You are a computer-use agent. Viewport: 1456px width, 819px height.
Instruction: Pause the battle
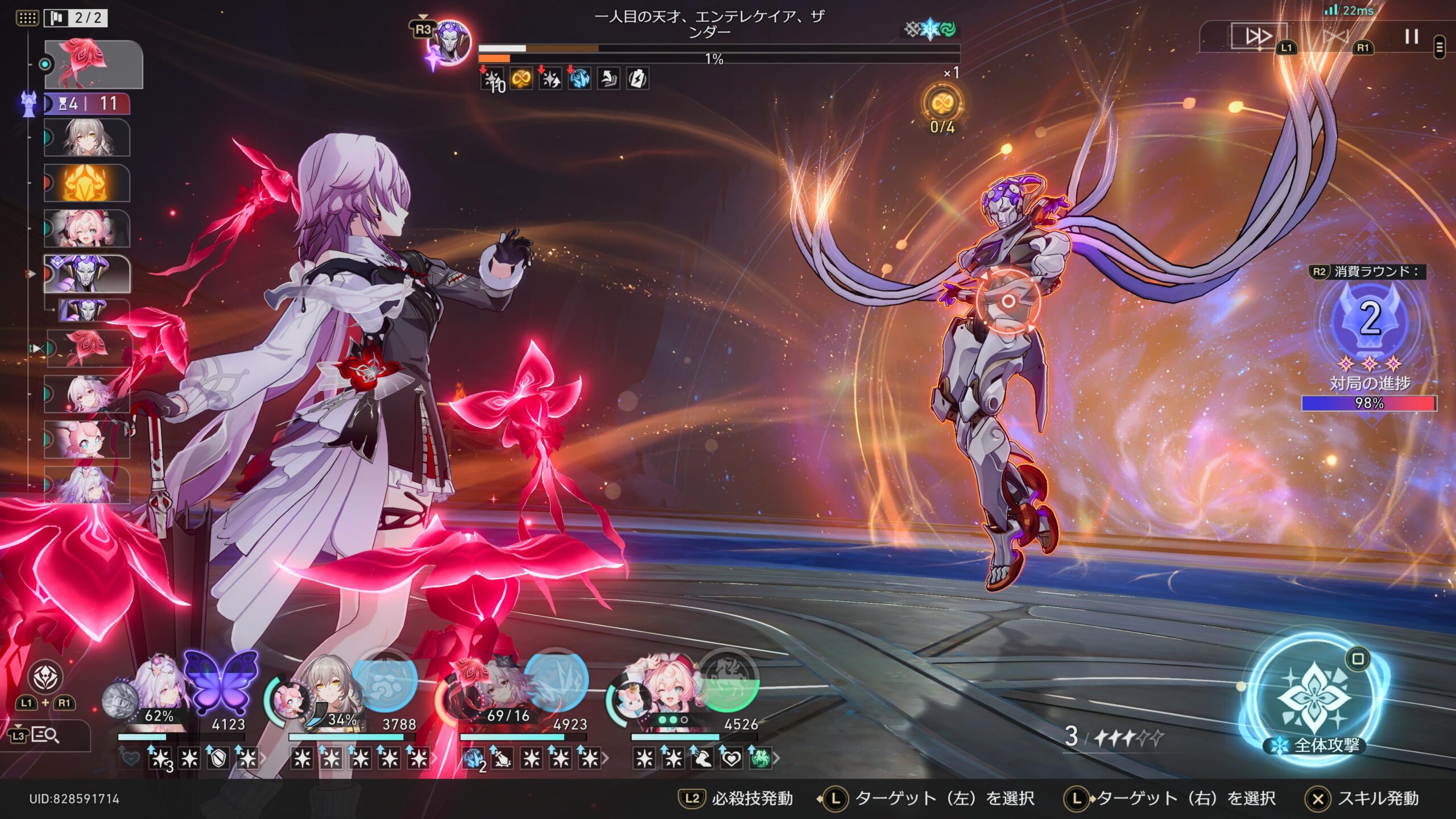coord(1411,36)
